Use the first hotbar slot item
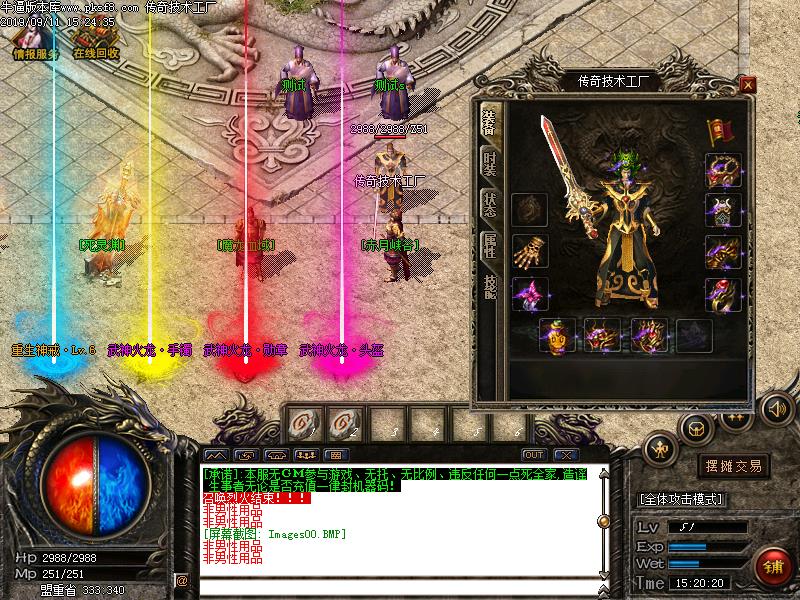 coord(301,424)
